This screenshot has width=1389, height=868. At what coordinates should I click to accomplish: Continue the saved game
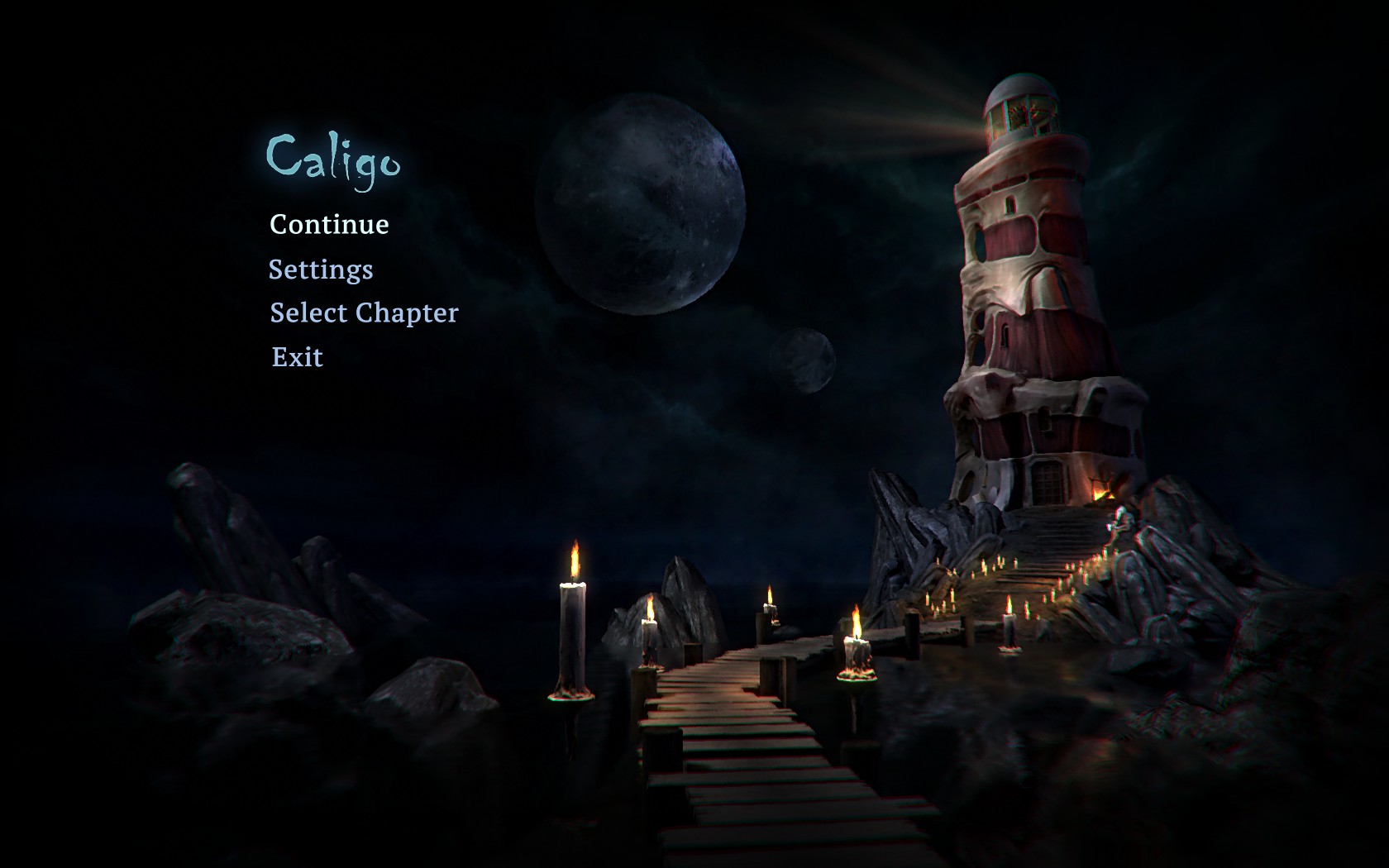[x=329, y=225]
